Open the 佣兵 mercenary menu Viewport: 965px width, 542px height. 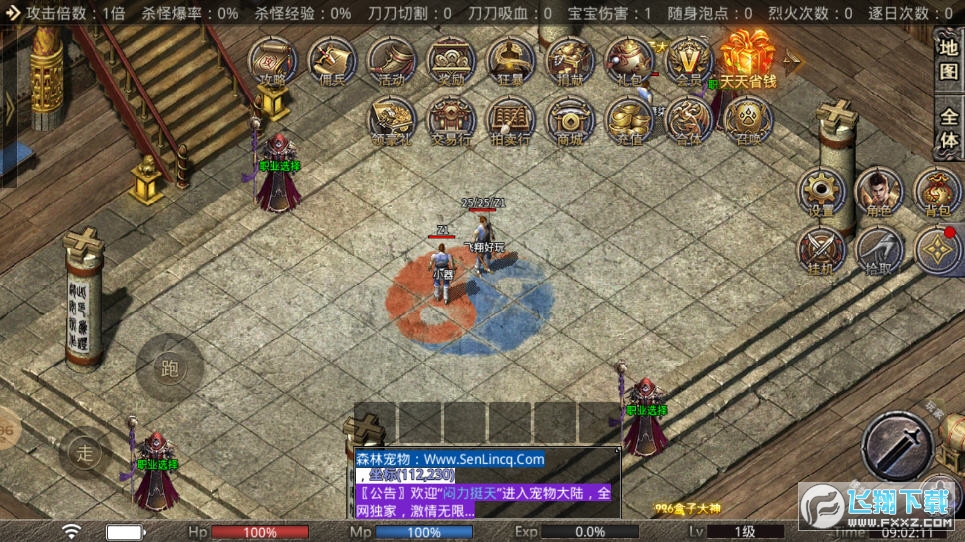pos(332,62)
